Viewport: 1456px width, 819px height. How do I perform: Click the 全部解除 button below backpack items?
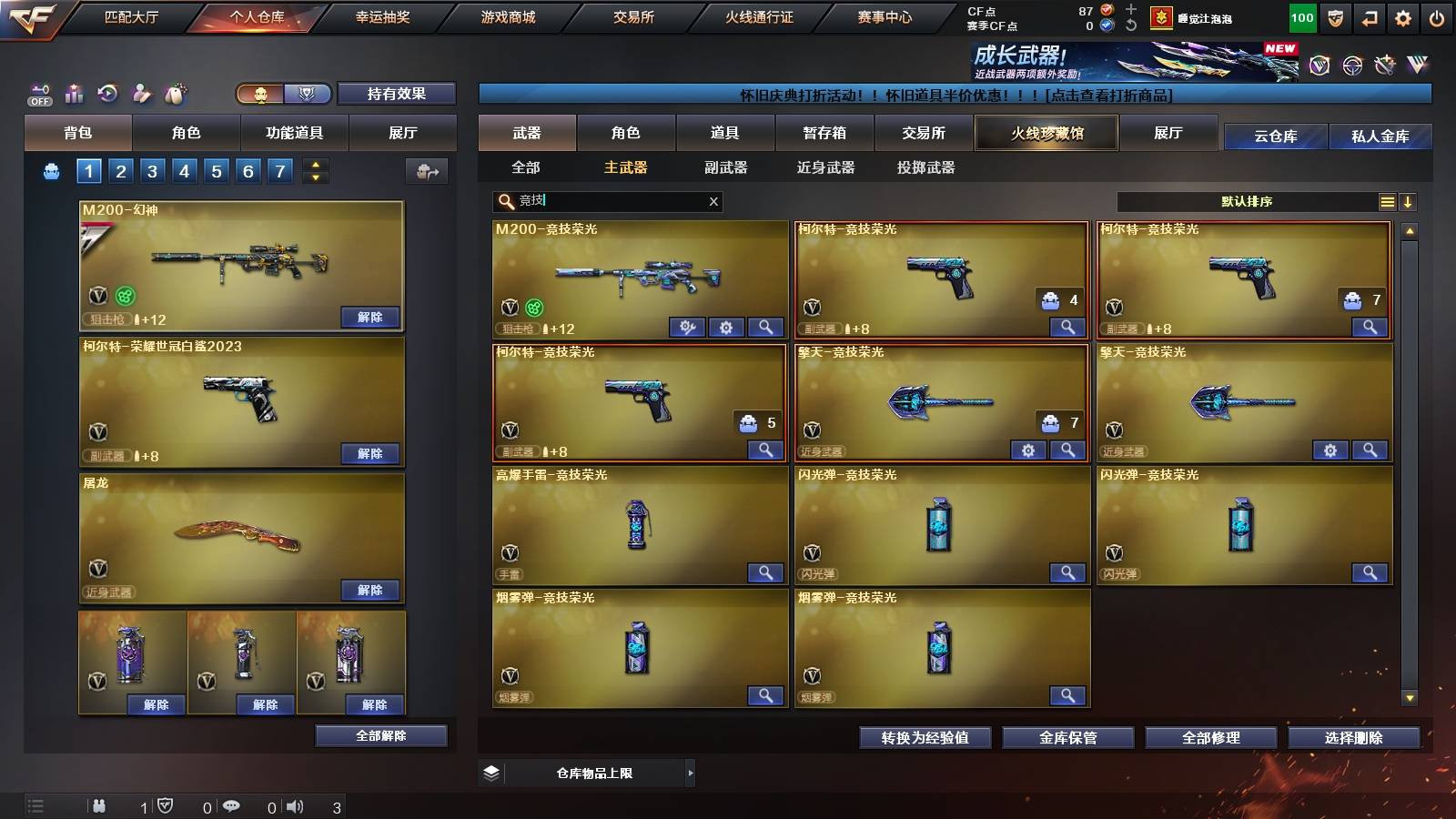pos(380,735)
